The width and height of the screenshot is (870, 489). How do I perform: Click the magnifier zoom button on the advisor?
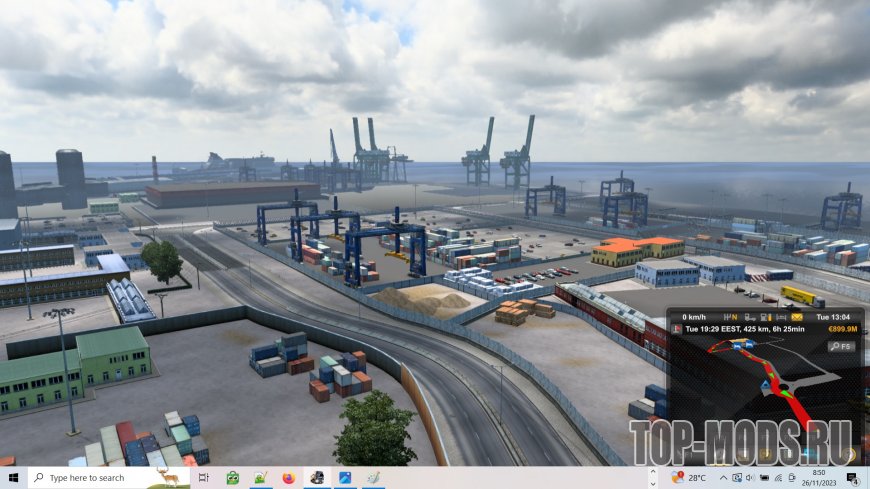coord(841,346)
